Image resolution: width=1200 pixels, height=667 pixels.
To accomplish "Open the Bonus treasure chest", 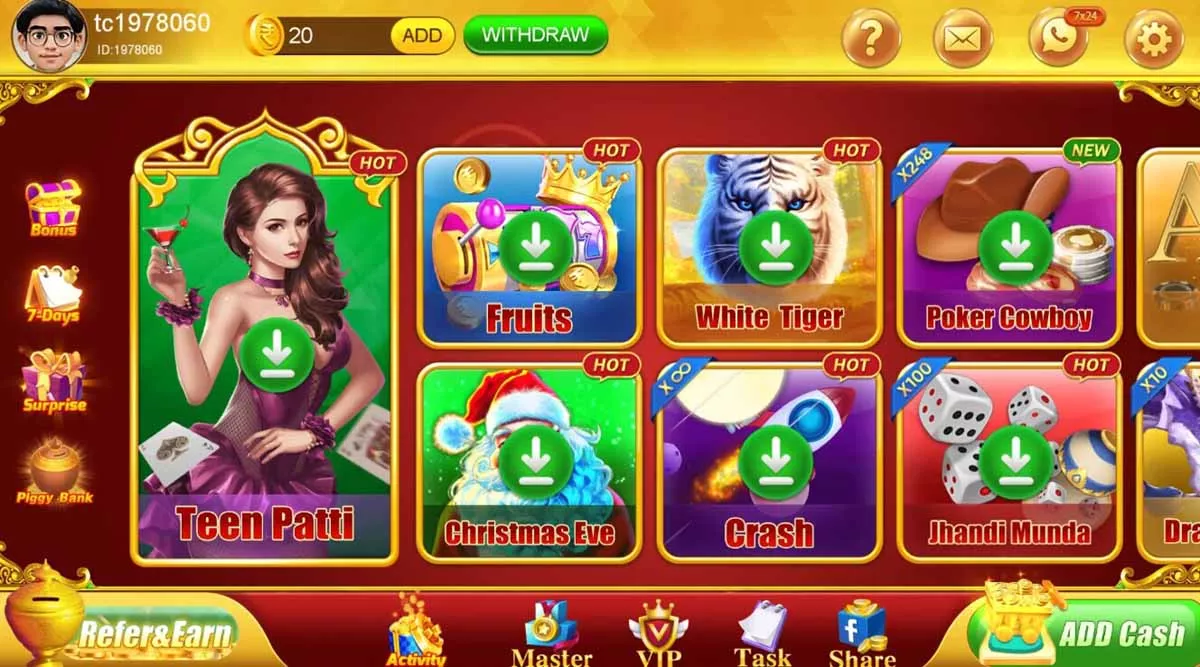I will tap(53, 208).
